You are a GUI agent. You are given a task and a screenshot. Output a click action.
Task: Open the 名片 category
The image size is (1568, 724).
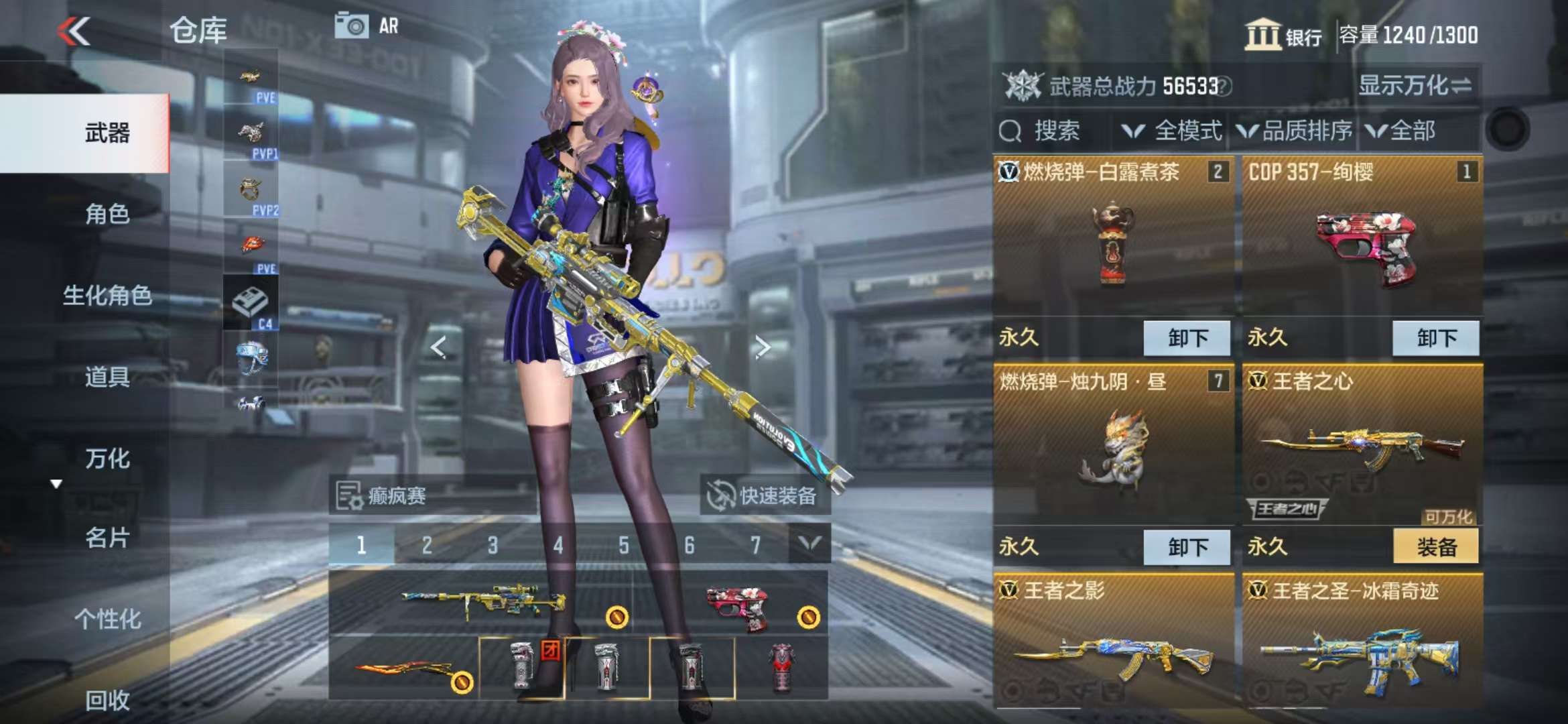click(x=107, y=538)
